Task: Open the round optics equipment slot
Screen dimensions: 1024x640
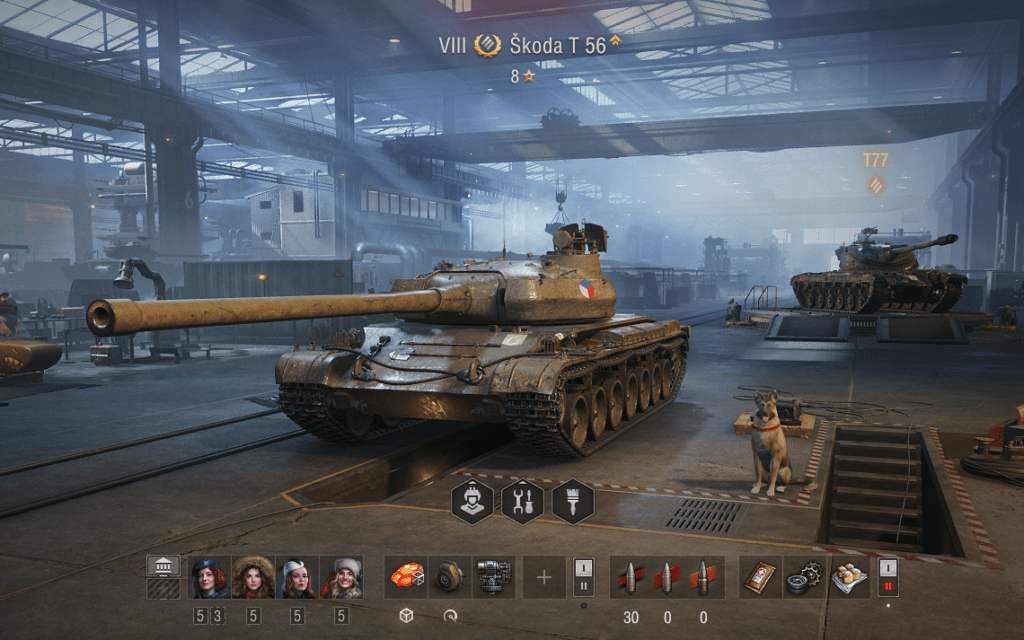Action: [450, 577]
